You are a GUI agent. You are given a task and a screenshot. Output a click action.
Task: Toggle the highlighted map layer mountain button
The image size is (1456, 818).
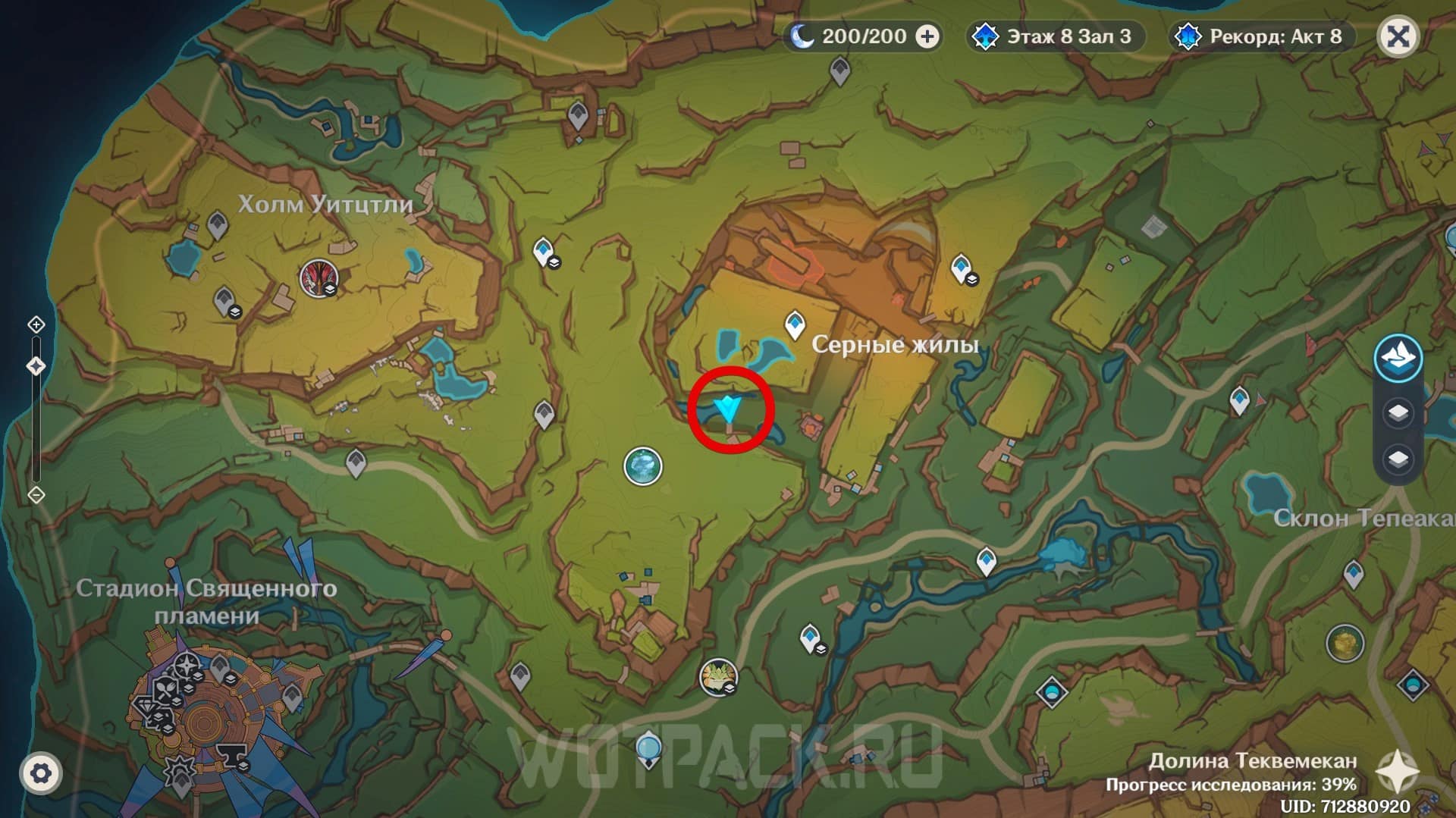pos(1398,358)
